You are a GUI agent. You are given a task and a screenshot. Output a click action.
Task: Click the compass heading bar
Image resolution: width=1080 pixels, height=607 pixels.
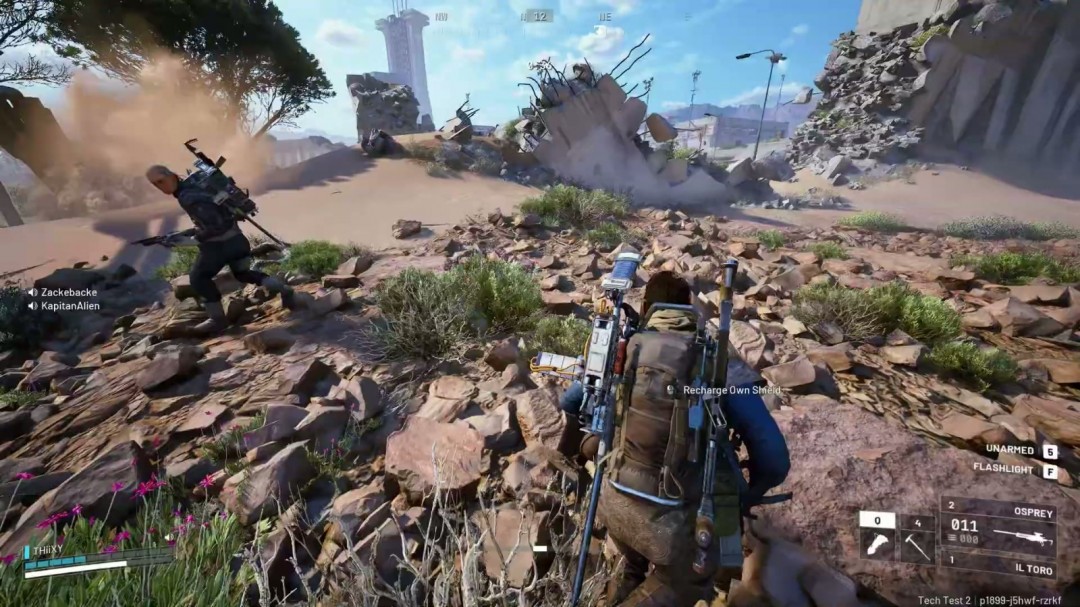(x=537, y=16)
